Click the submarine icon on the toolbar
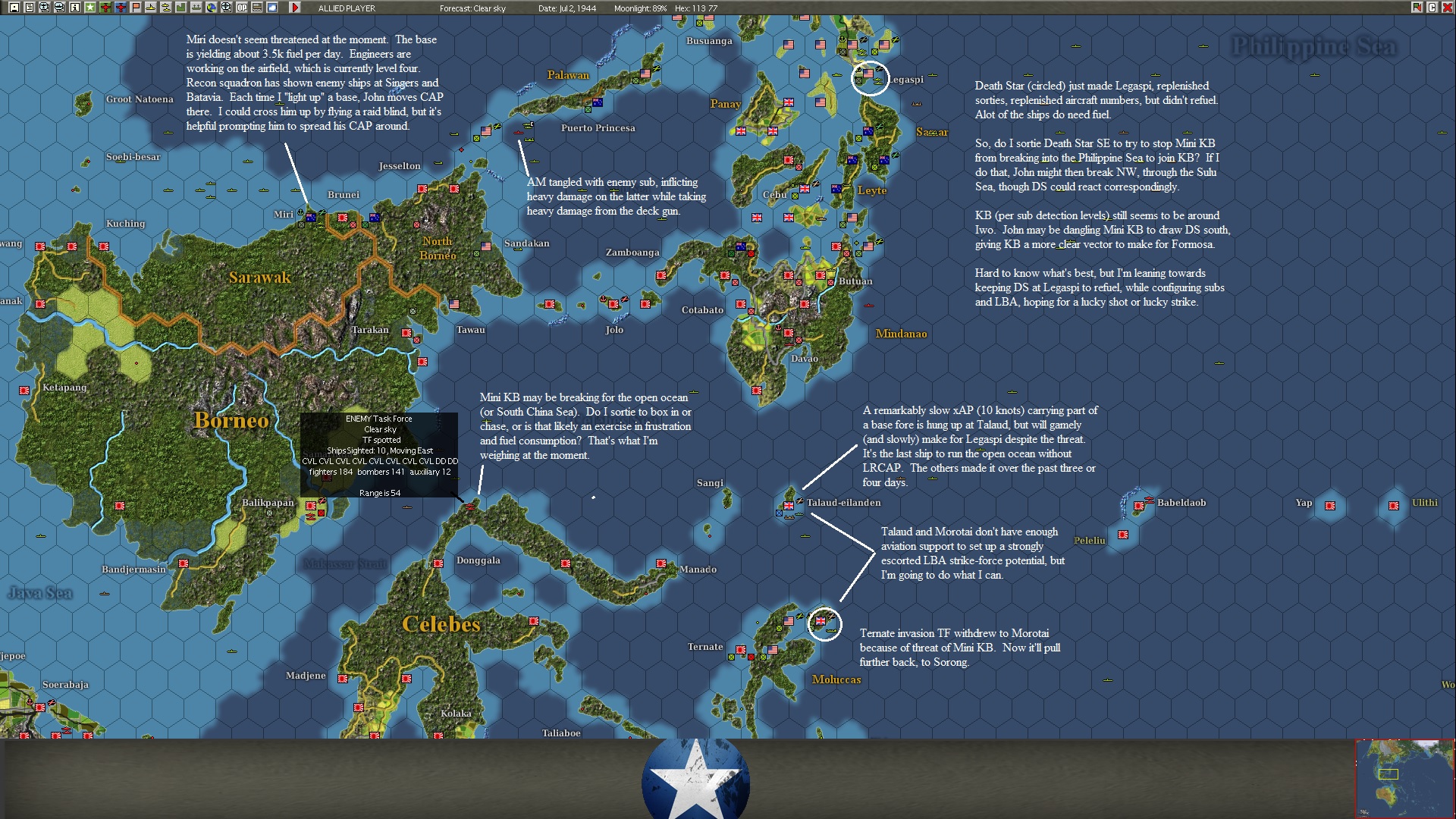 coord(149,8)
